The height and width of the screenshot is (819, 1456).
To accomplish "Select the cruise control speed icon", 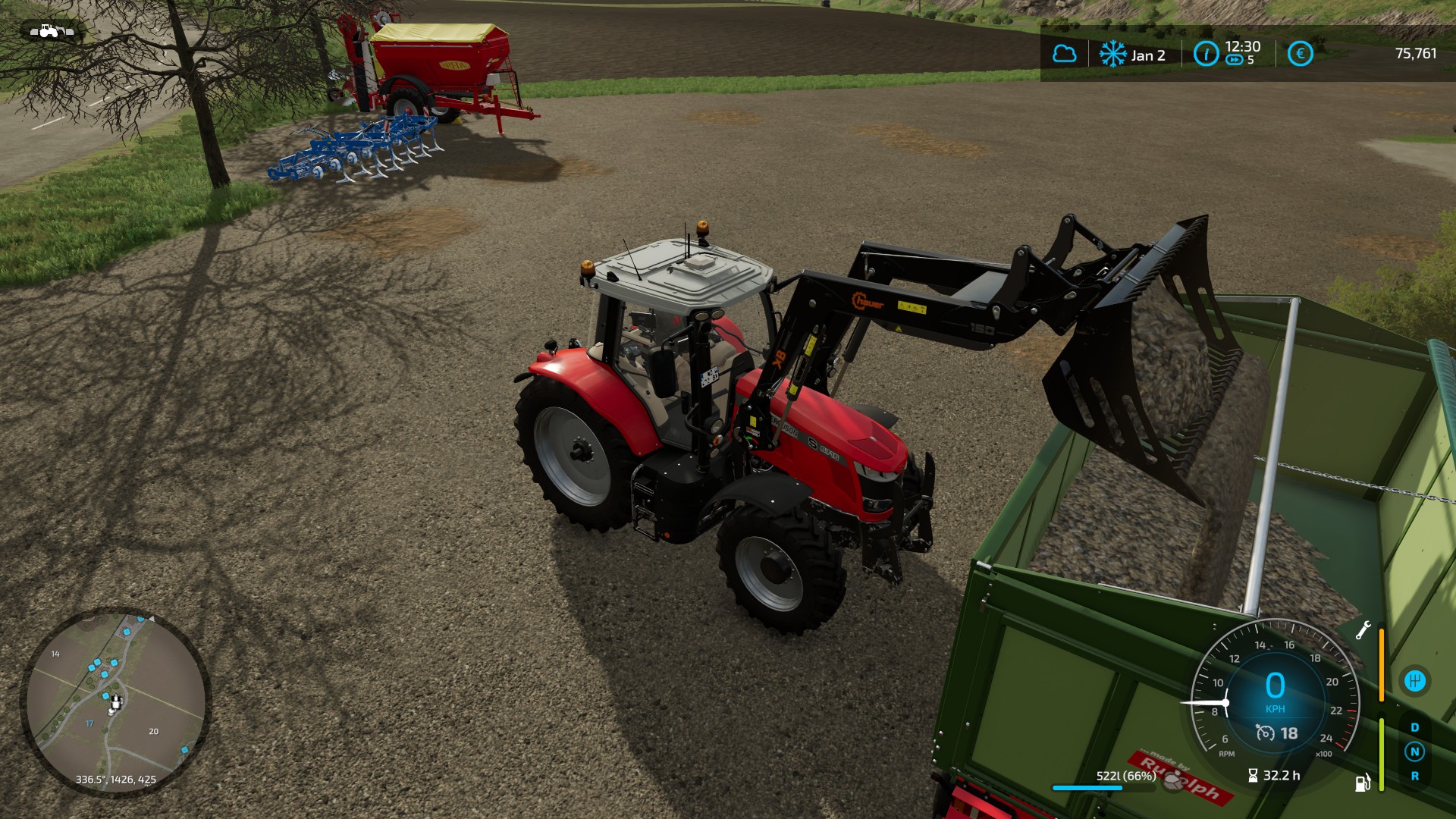I will pyautogui.click(x=1265, y=733).
